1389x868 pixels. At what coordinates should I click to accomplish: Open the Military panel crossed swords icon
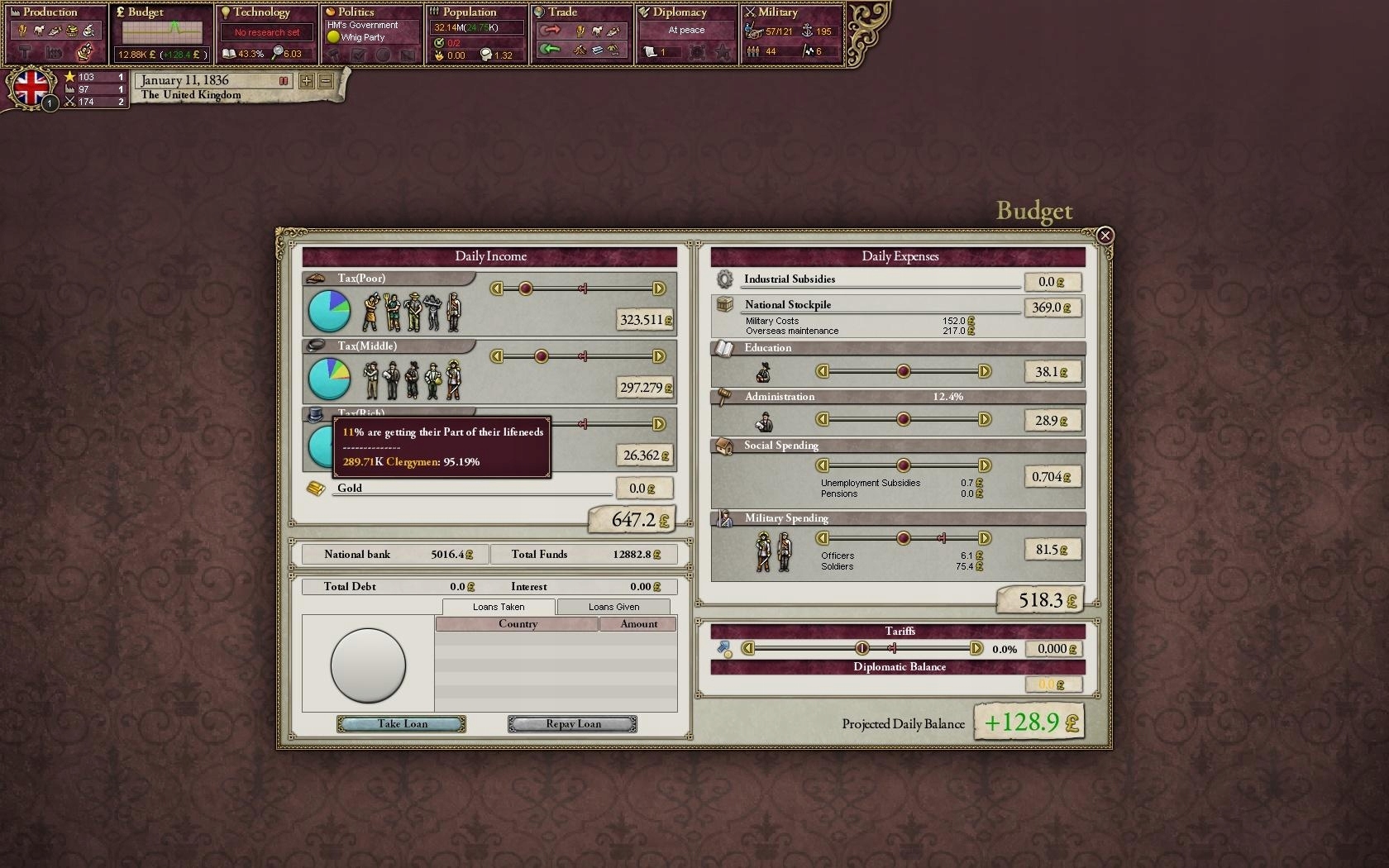coord(749,12)
